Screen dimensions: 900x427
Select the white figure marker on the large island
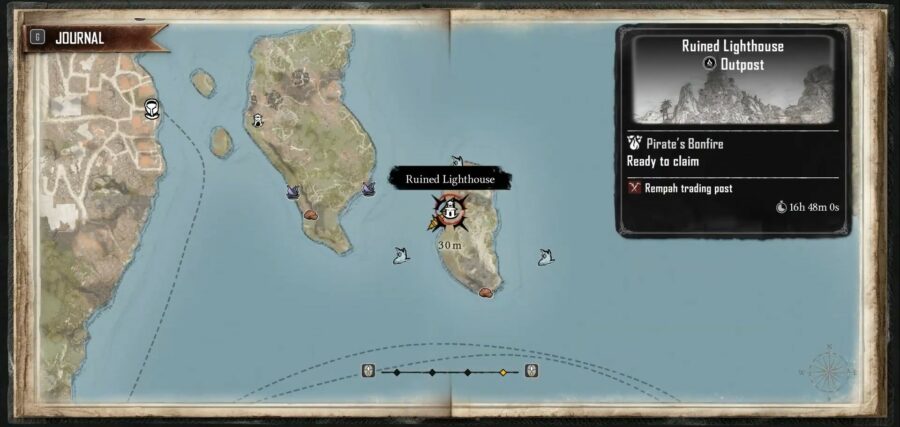258,121
